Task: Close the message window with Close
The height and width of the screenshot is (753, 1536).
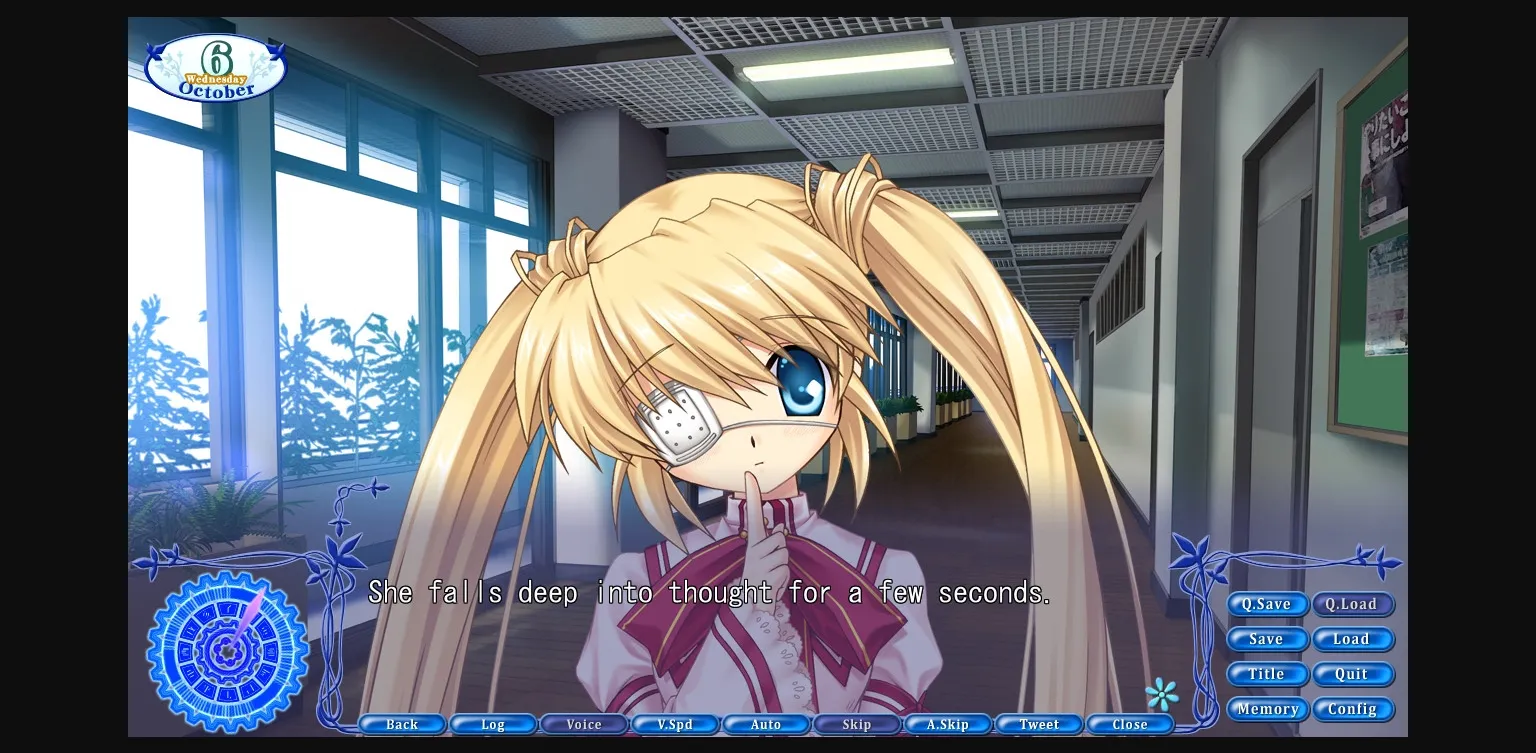Action: (1130, 724)
